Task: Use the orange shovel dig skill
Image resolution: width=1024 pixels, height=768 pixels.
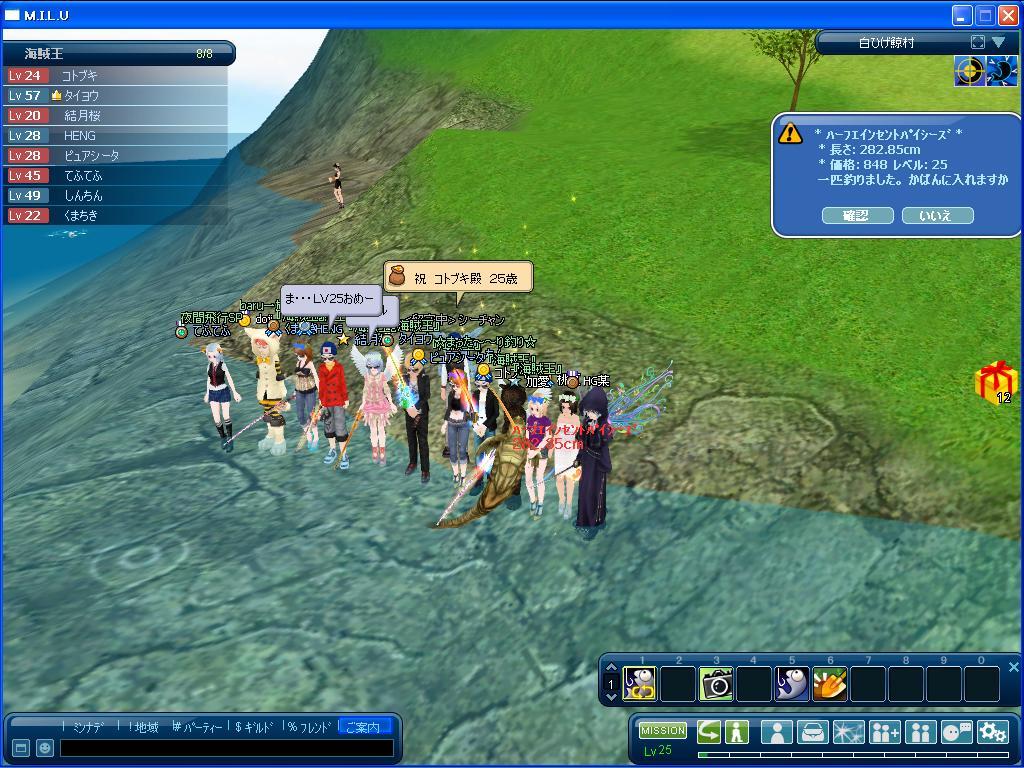Action: tap(830, 684)
